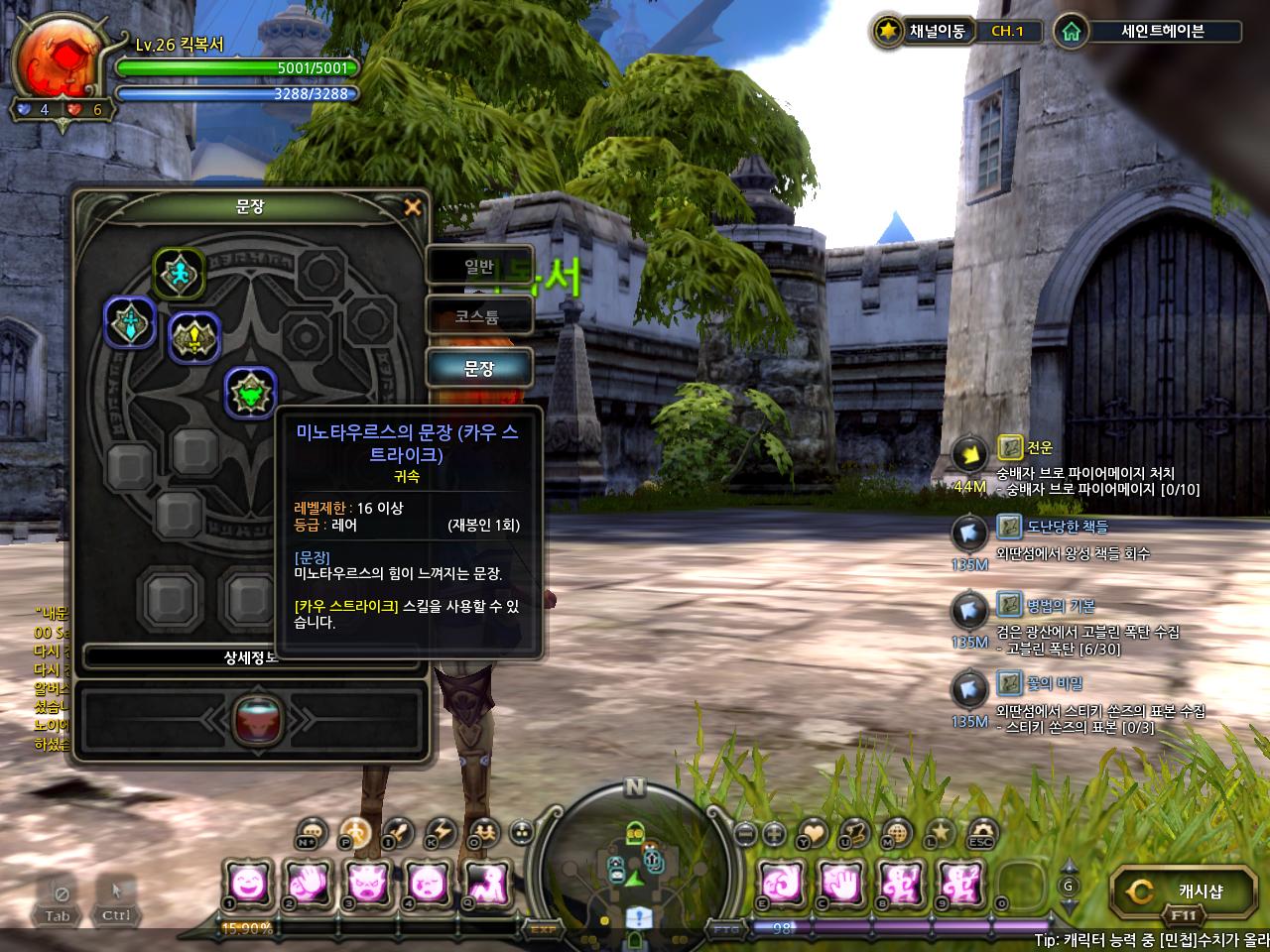Select the cyan running-figure crest slot

pyautogui.click(x=179, y=273)
